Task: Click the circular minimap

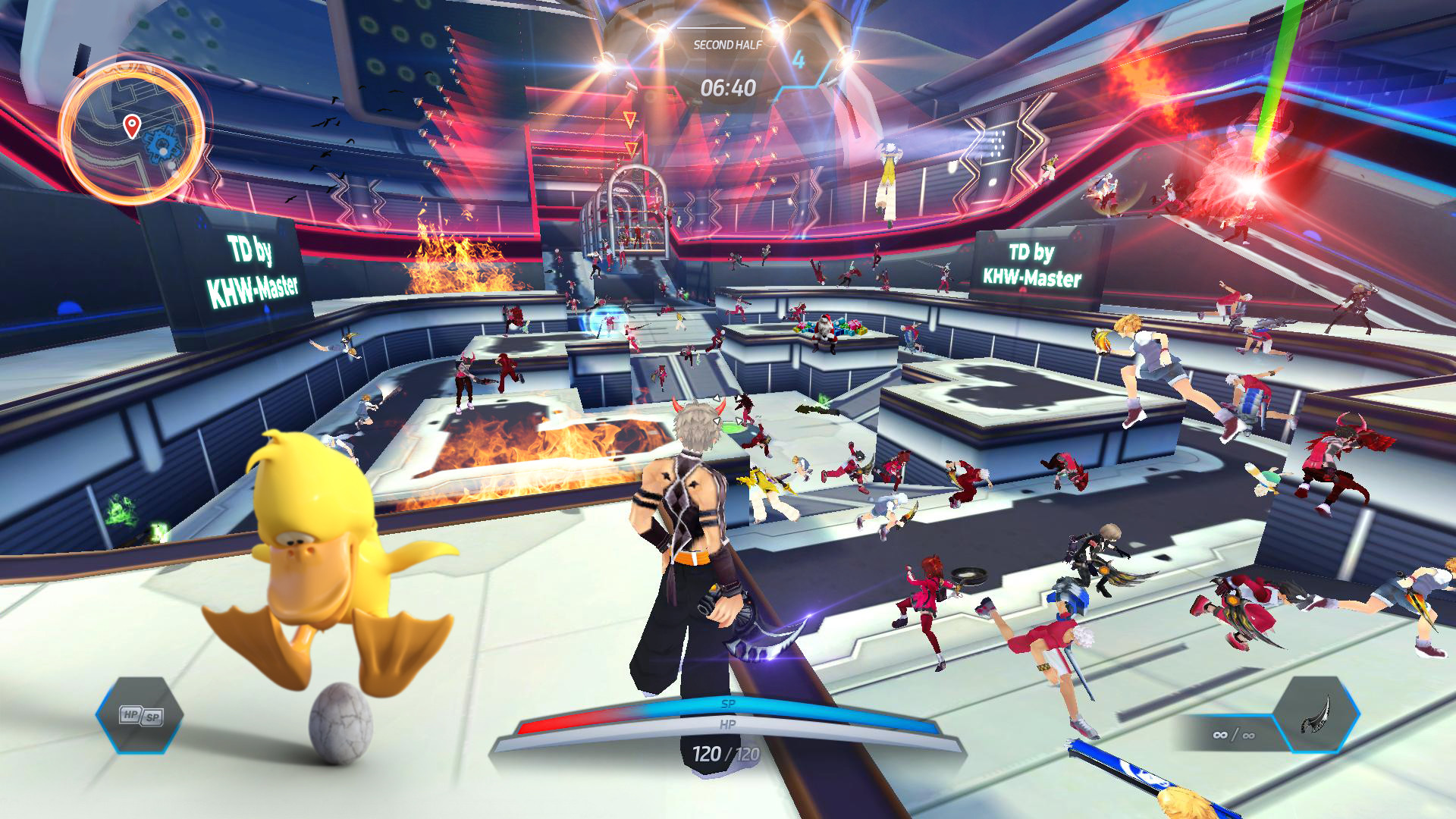Action: pyautogui.click(x=131, y=134)
